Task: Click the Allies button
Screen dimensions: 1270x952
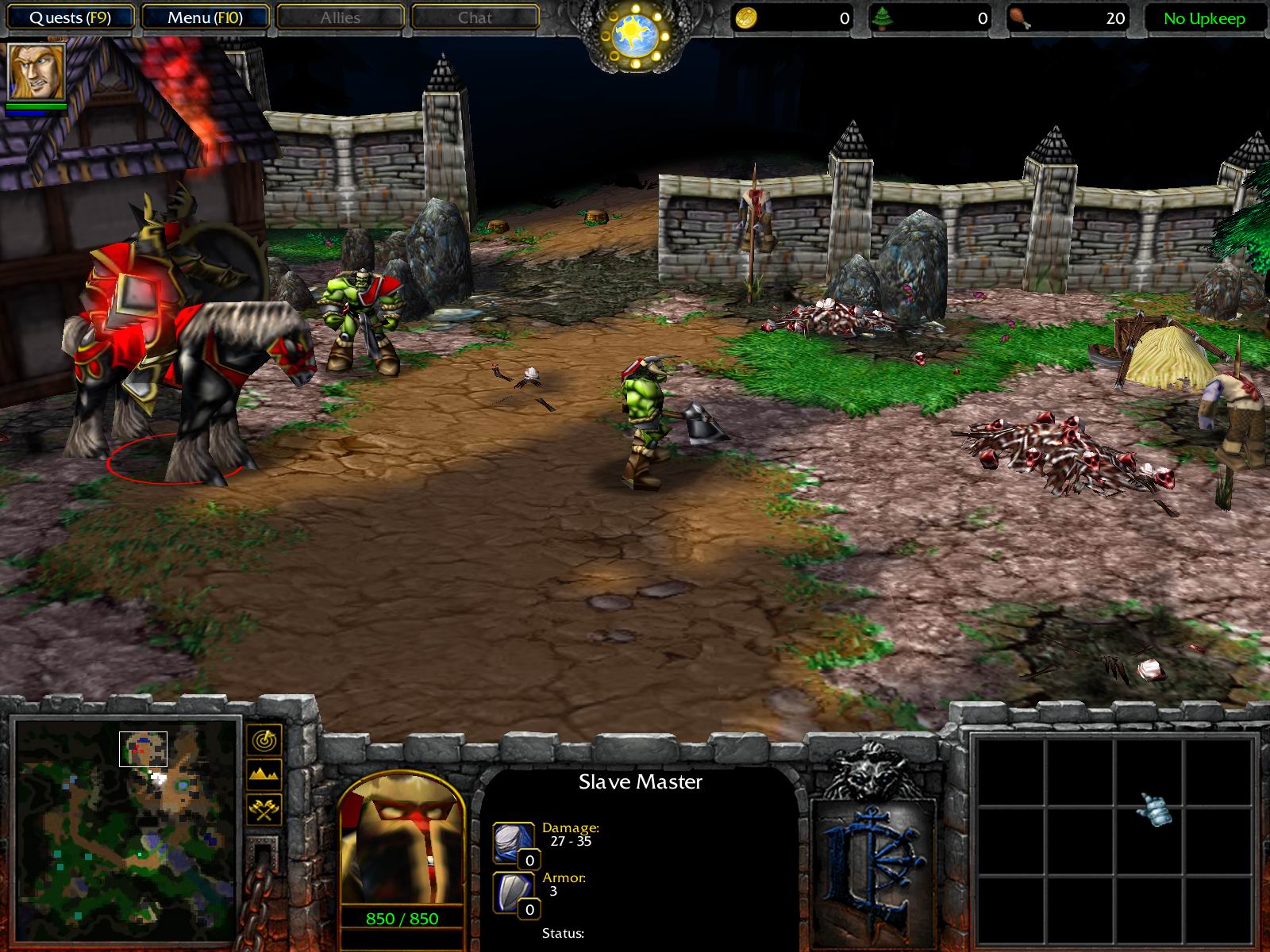Action: point(340,17)
